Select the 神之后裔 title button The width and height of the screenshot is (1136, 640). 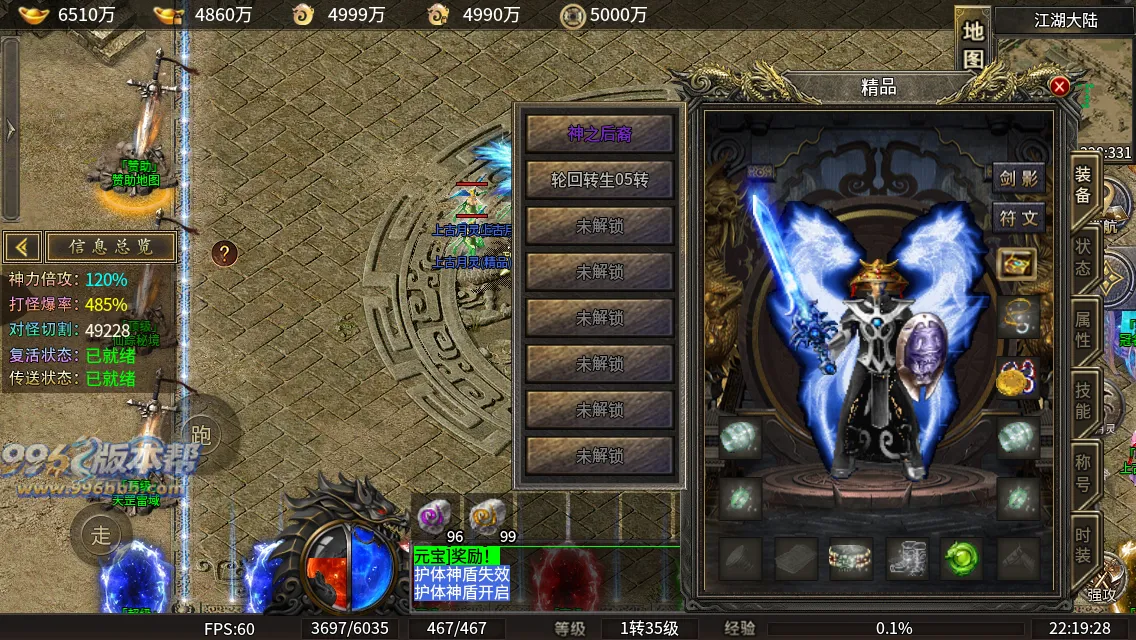[x=600, y=133]
